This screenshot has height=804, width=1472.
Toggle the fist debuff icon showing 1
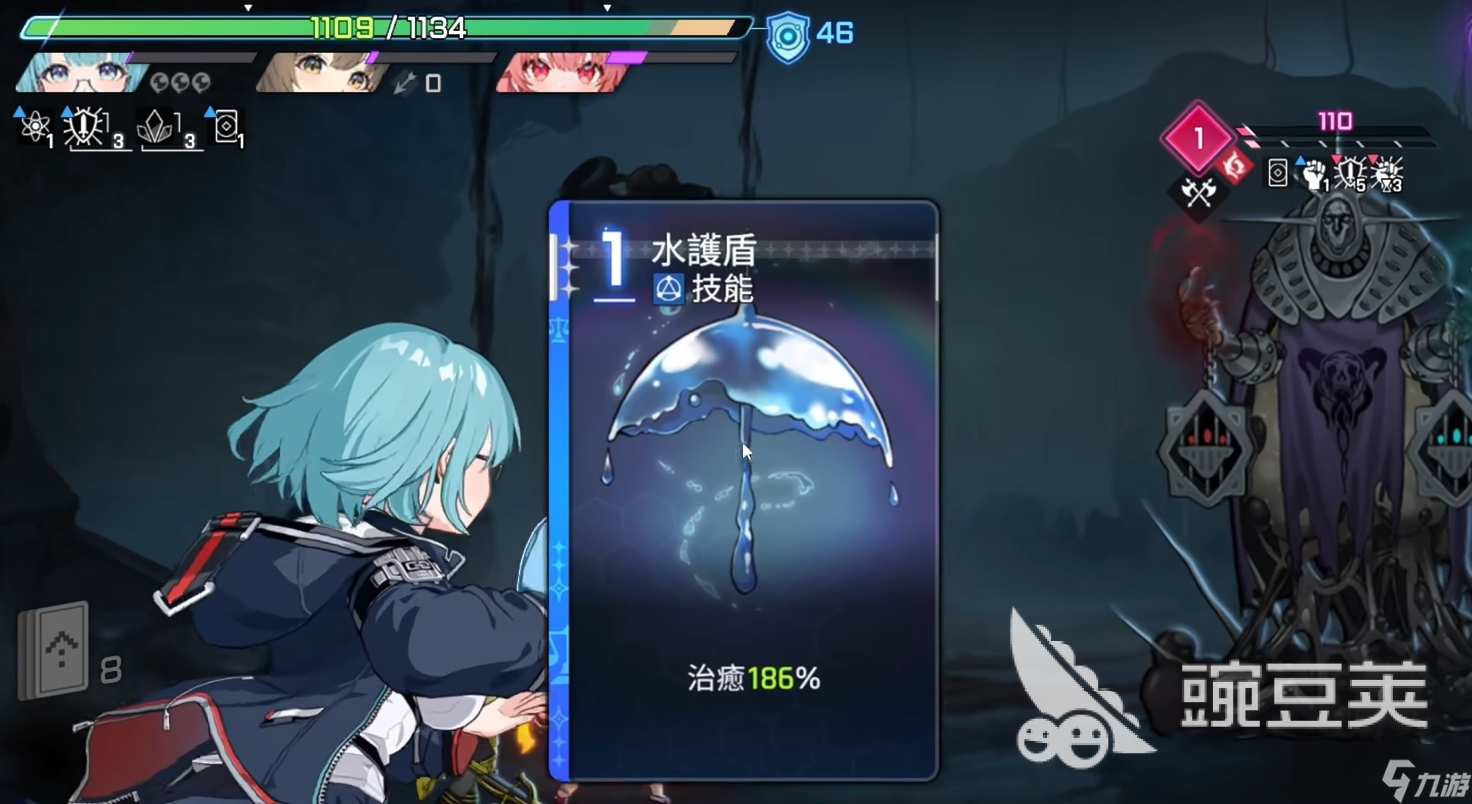[x=1314, y=177]
